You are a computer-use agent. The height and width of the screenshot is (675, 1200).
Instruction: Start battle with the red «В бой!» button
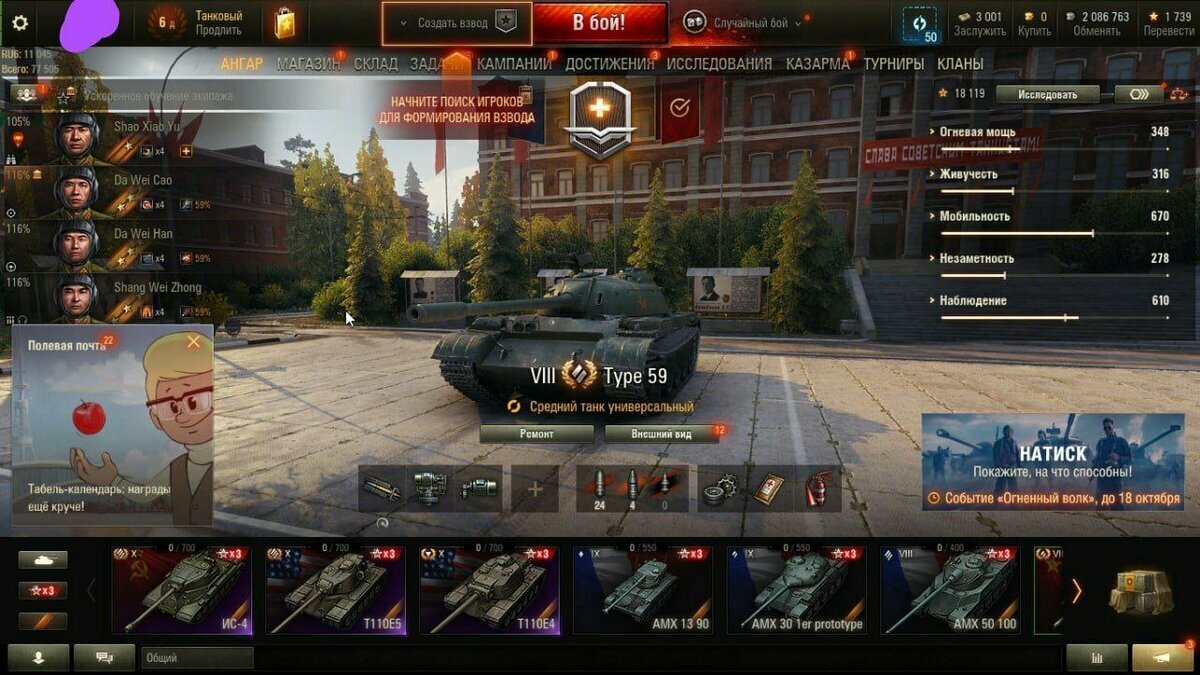(x=599, y=23)
